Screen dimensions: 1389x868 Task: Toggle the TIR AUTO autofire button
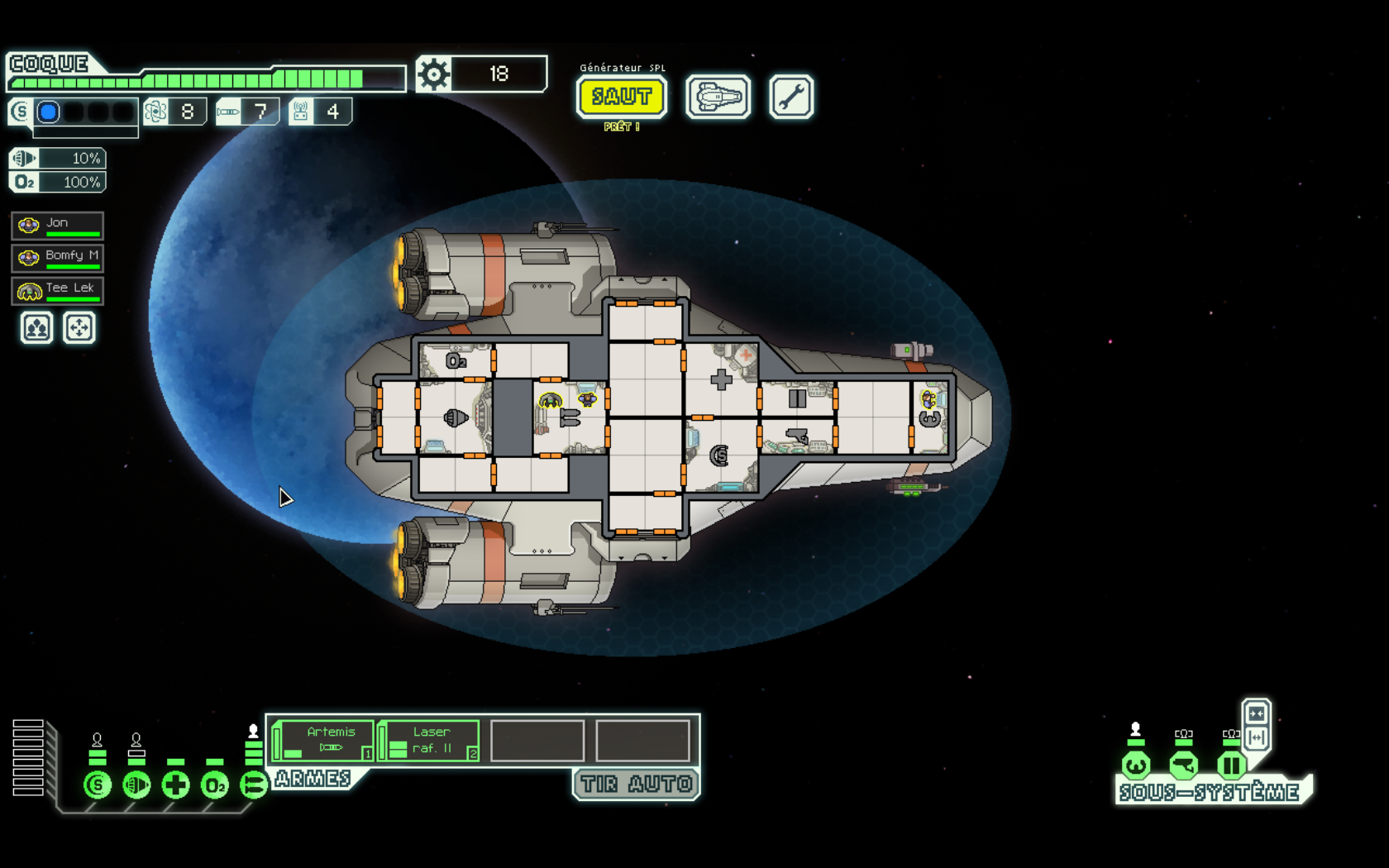coord(636,784)
